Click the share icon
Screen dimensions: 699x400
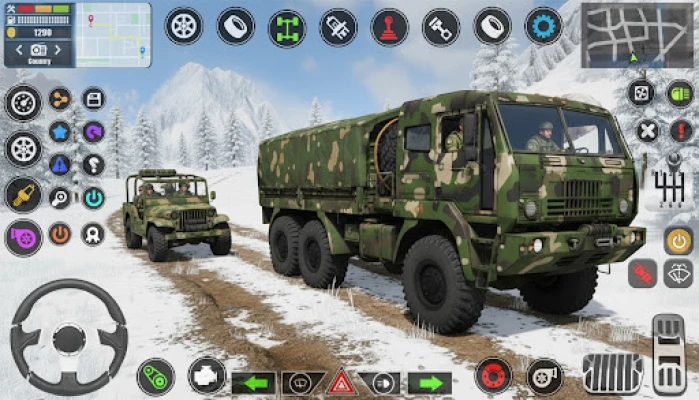click(x=60, y=99)
